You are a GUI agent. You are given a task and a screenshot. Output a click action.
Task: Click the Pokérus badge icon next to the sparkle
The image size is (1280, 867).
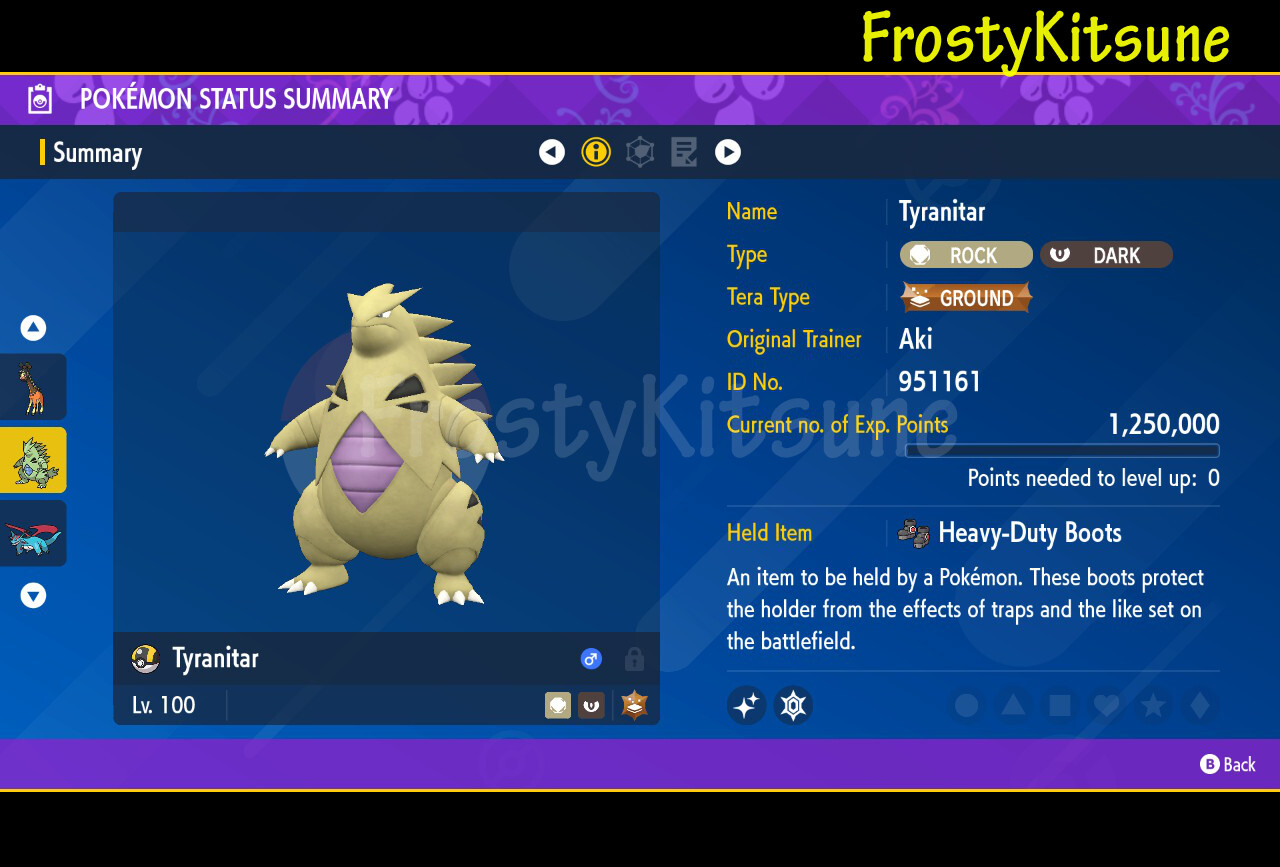[793, 705]
